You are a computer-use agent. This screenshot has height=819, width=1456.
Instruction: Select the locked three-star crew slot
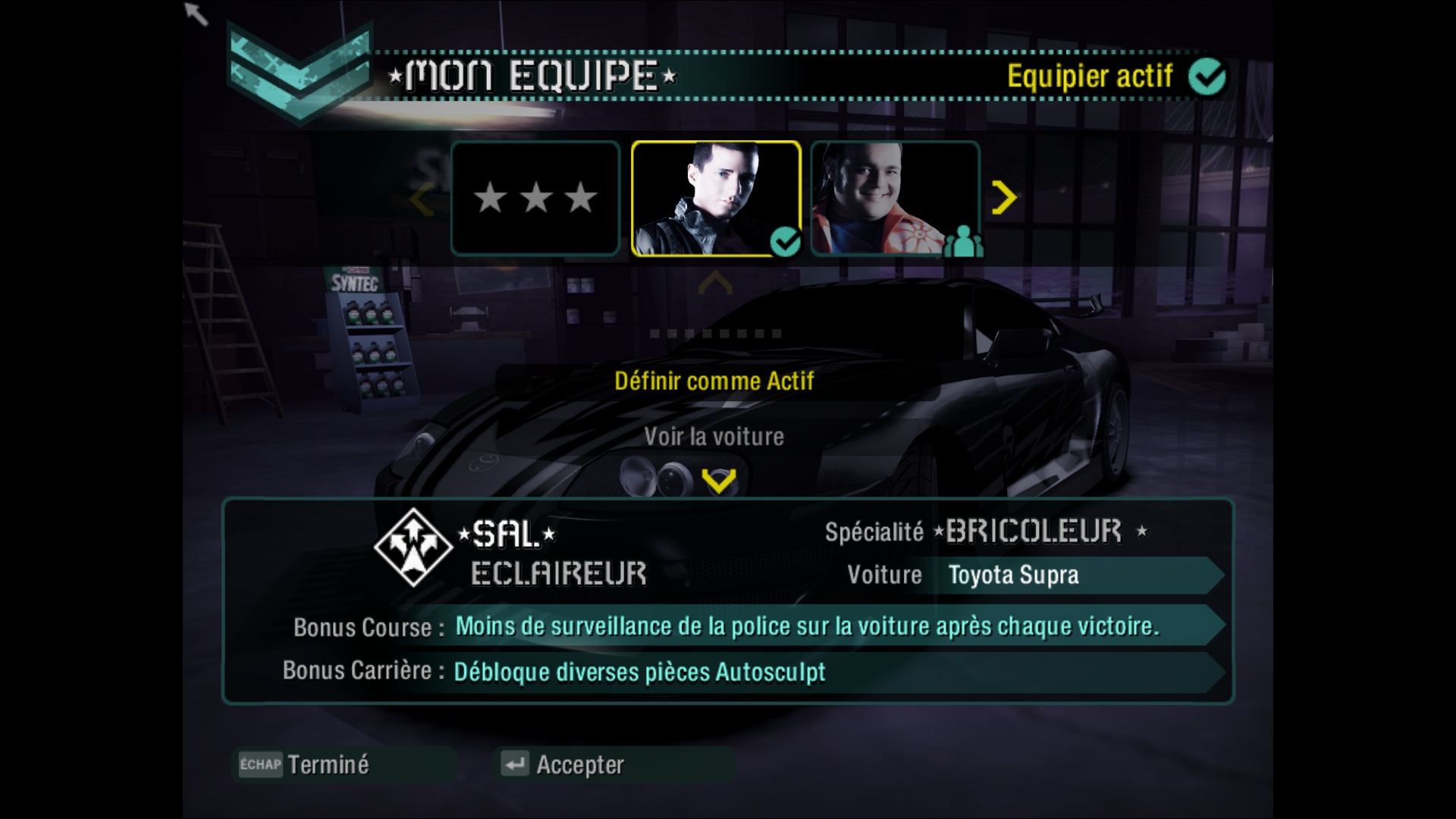click(535, 198)
